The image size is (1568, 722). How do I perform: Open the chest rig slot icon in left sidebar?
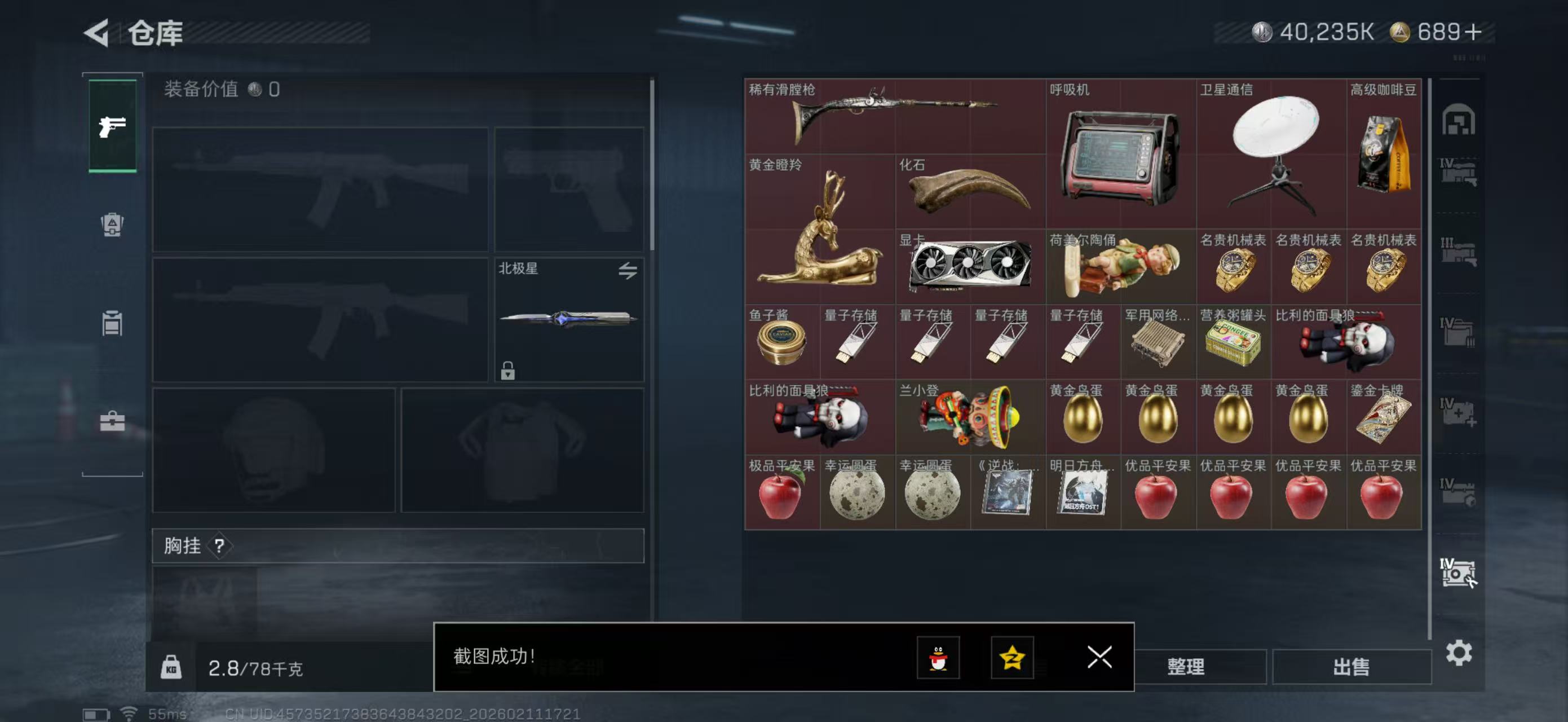pyautogui.click(x=112, y=323)
